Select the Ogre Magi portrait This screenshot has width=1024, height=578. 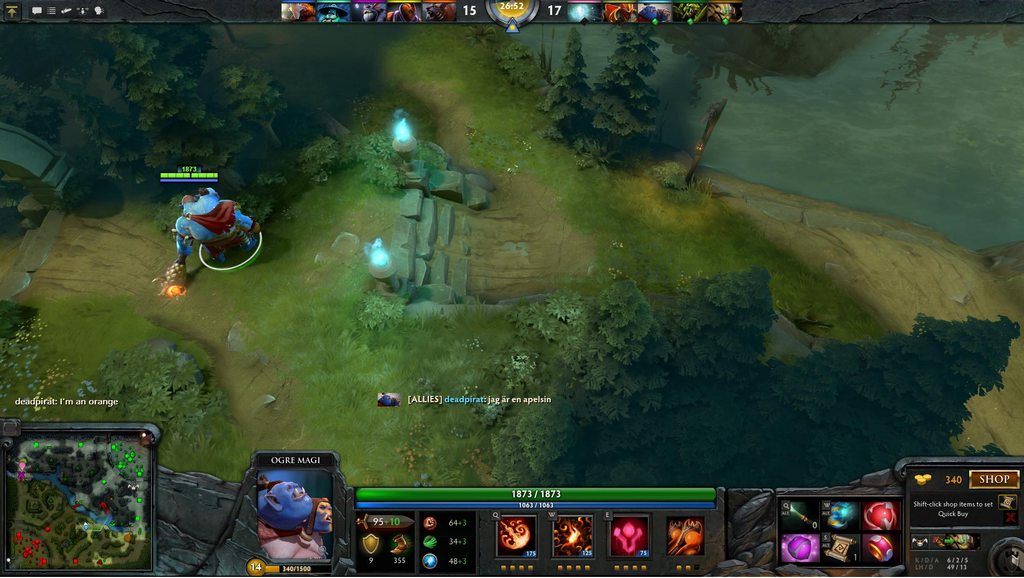294,514
